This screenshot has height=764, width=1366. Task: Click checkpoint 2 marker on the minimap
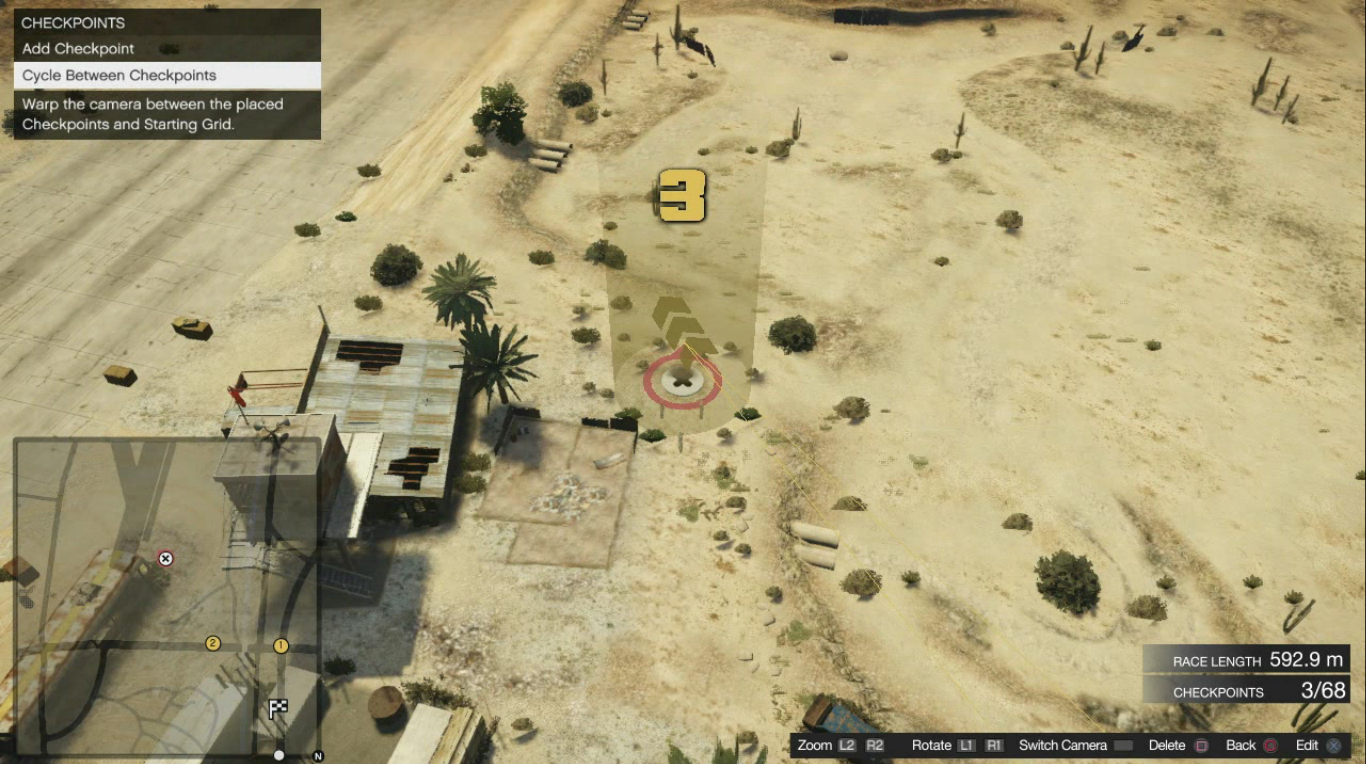pyautogui.click(x=212, y=643)
